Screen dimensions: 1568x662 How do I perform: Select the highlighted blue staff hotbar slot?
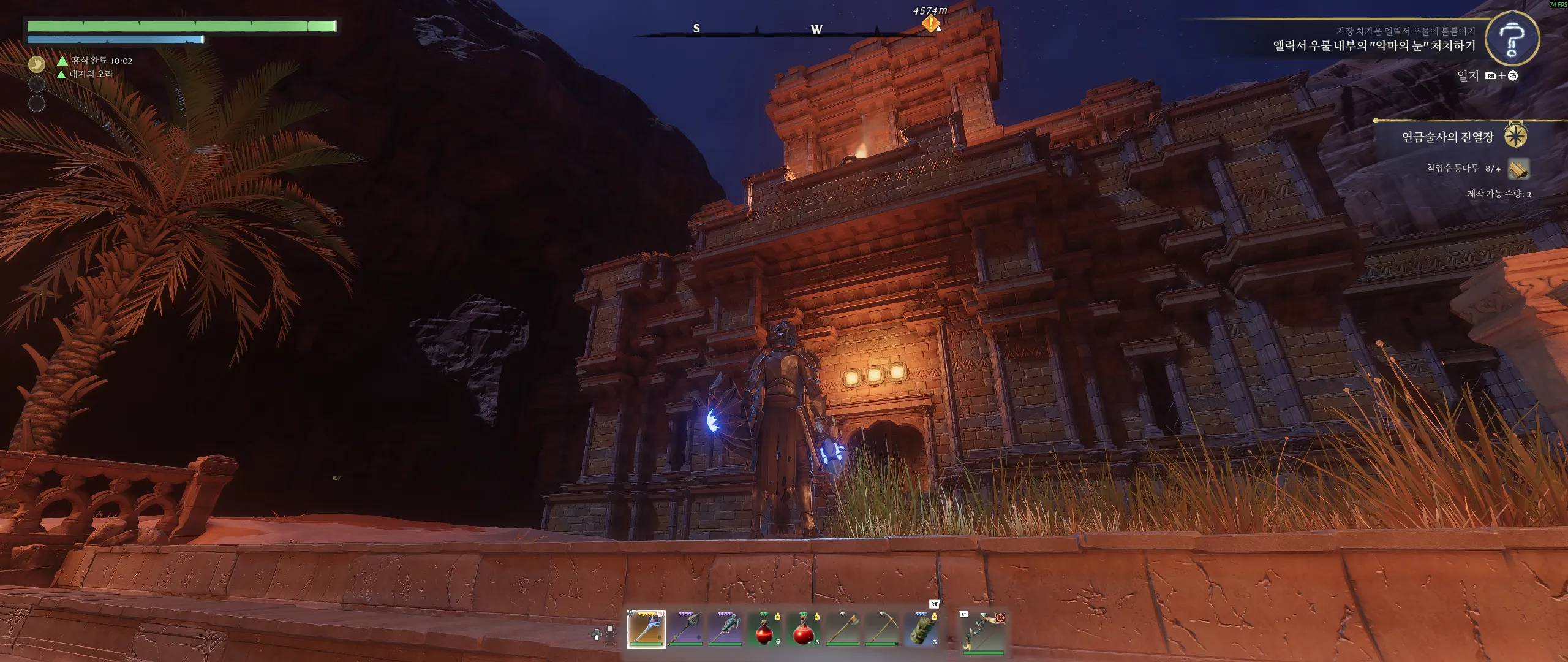click(646, 630)
